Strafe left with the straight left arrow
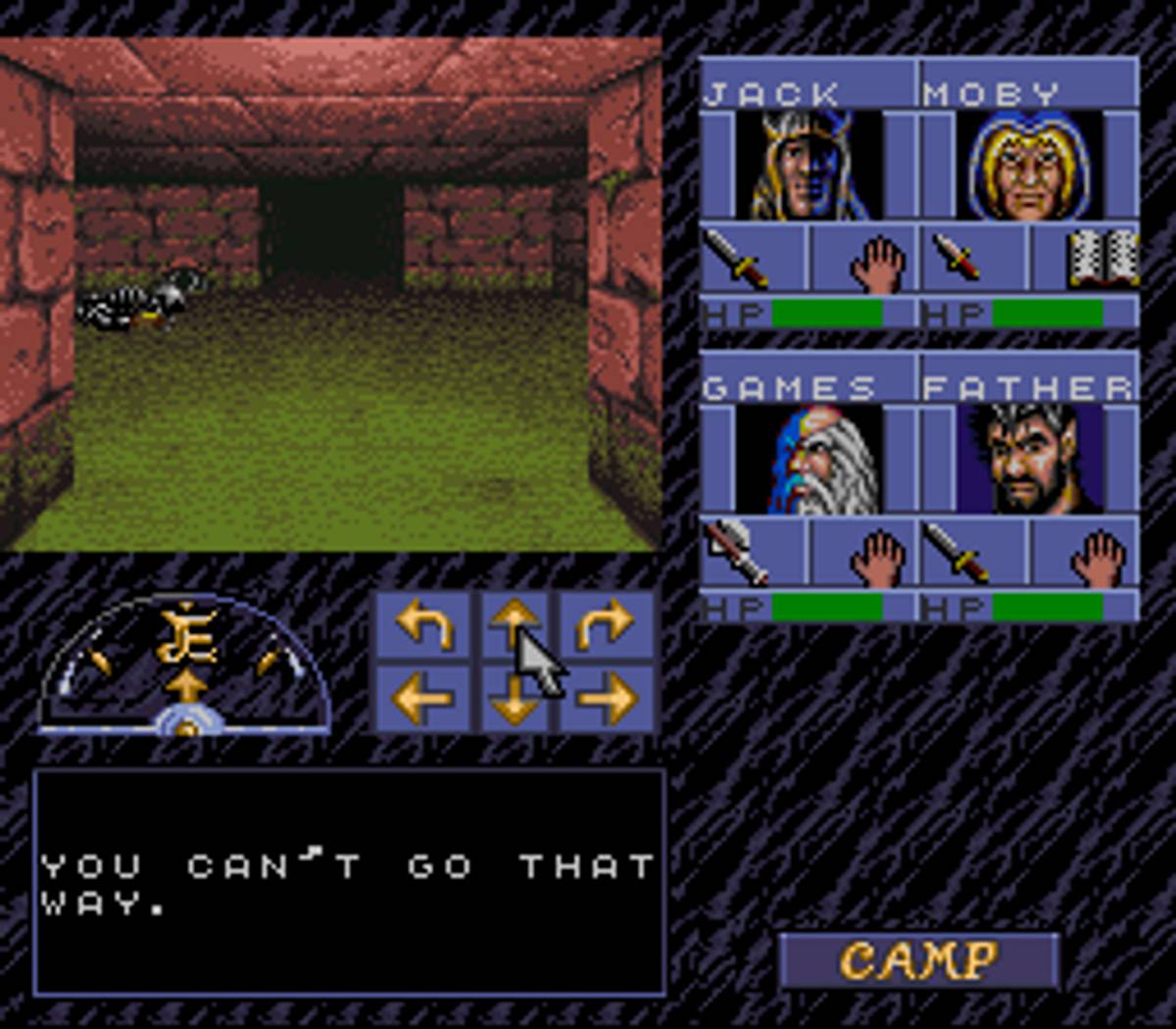The height and width of the screenshot is (1029, 1176). click(x=424, y=698)
